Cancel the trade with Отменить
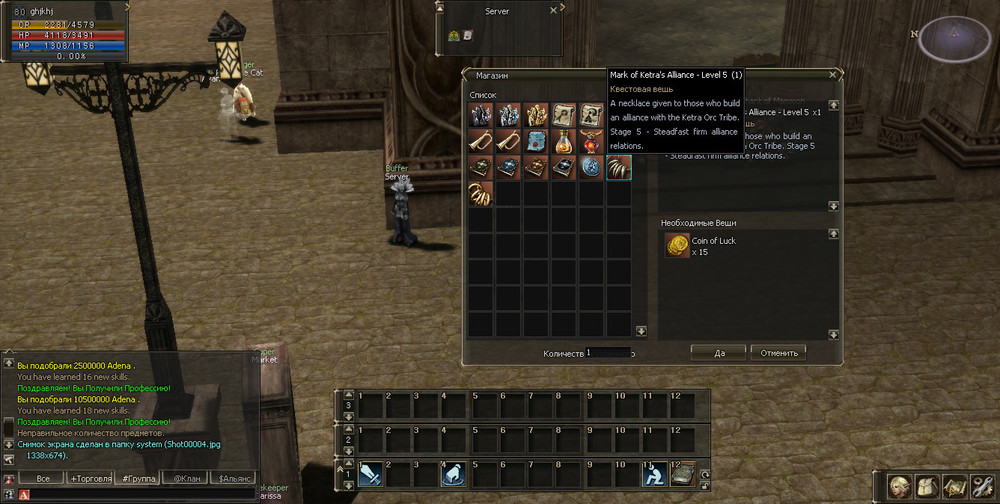The height and width of the screenshot is (504, 1000). (x=778, y=352)
